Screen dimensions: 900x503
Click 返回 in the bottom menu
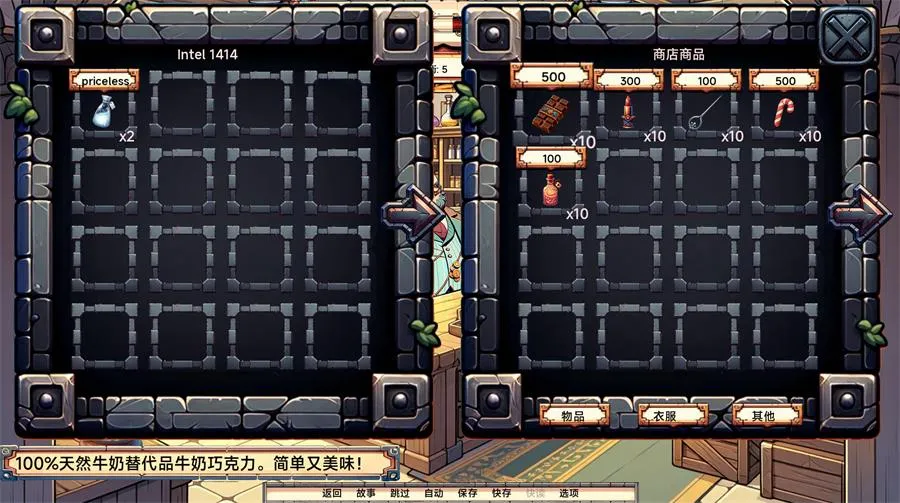coord(332,493)
